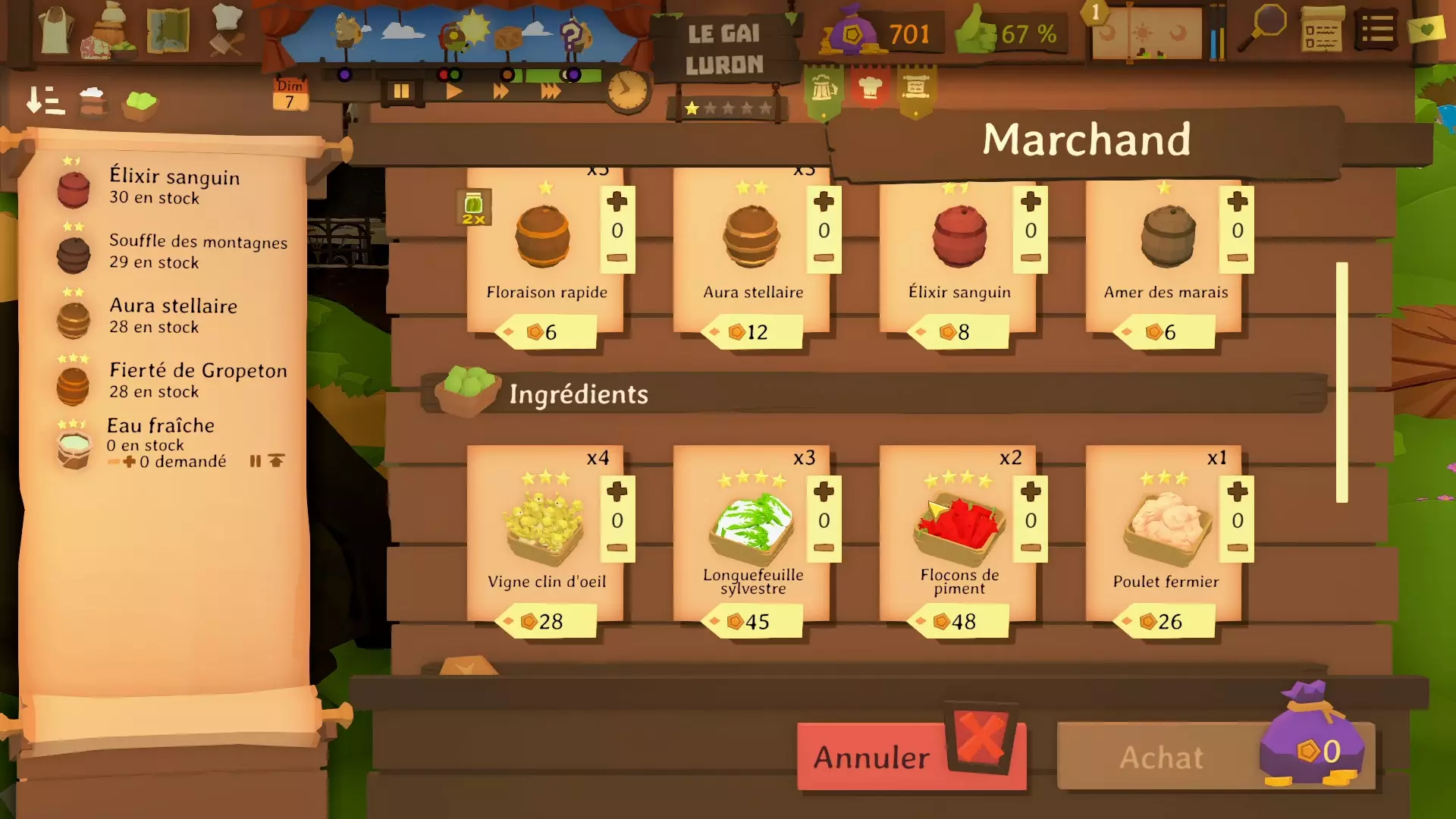Decrease the Élixir sanguin merchant quantity

1031,258
